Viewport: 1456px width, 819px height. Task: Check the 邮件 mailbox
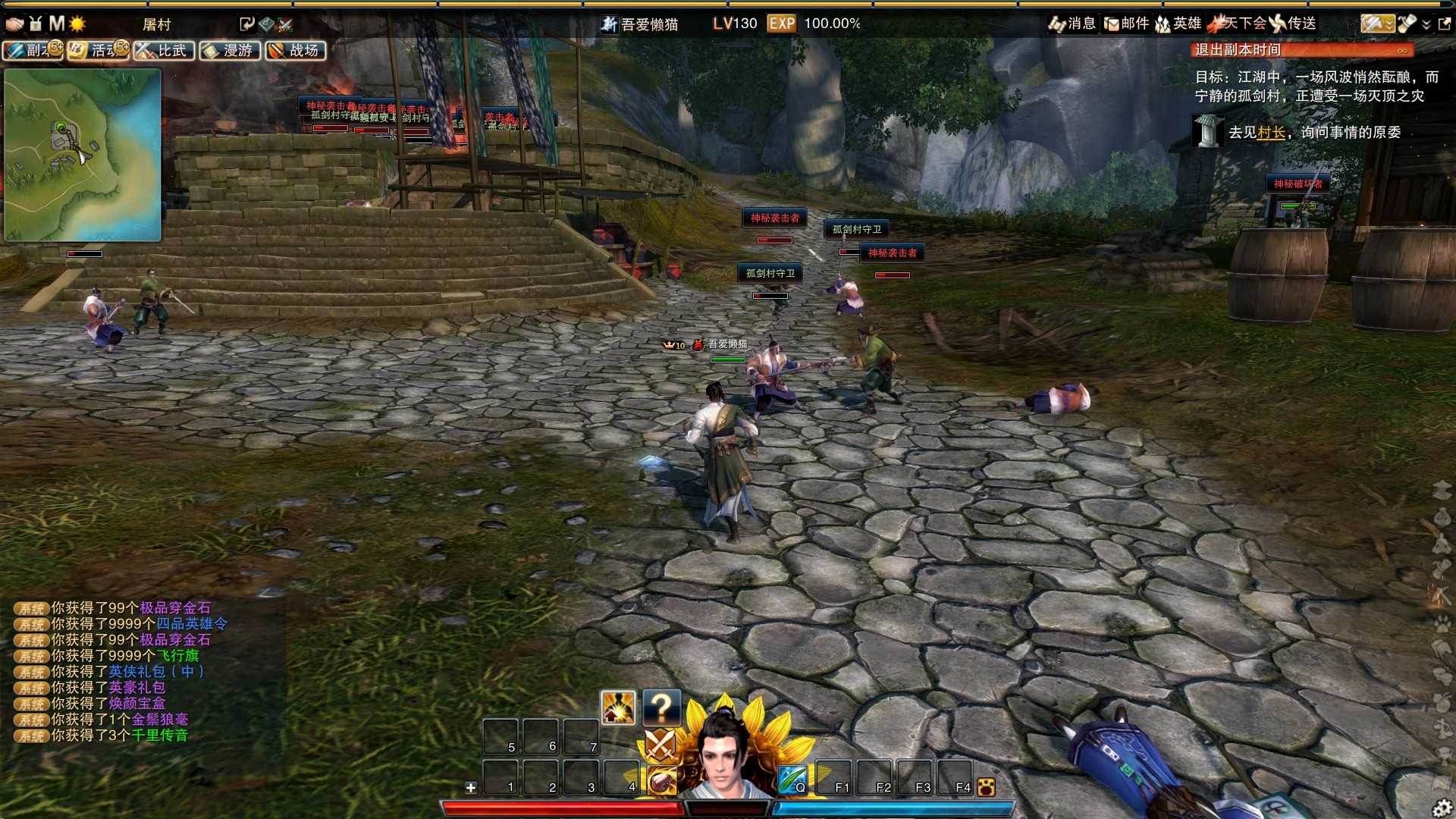[1126, 24]
